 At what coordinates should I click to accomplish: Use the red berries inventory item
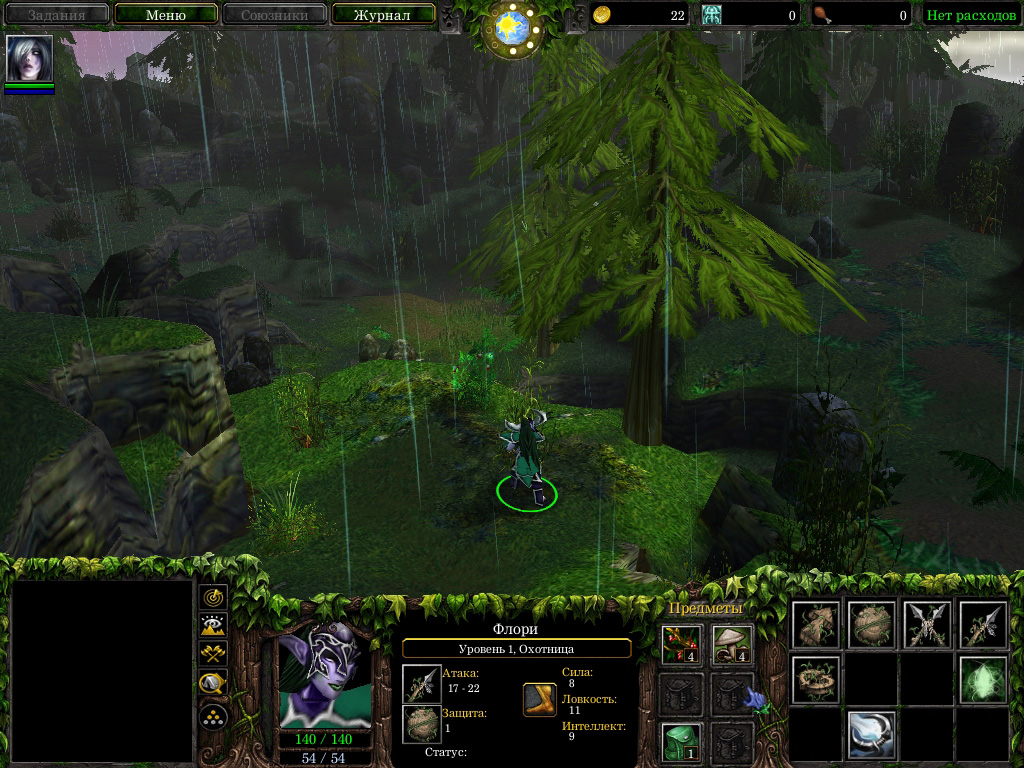pyautogui.click(x=679, y=643)
